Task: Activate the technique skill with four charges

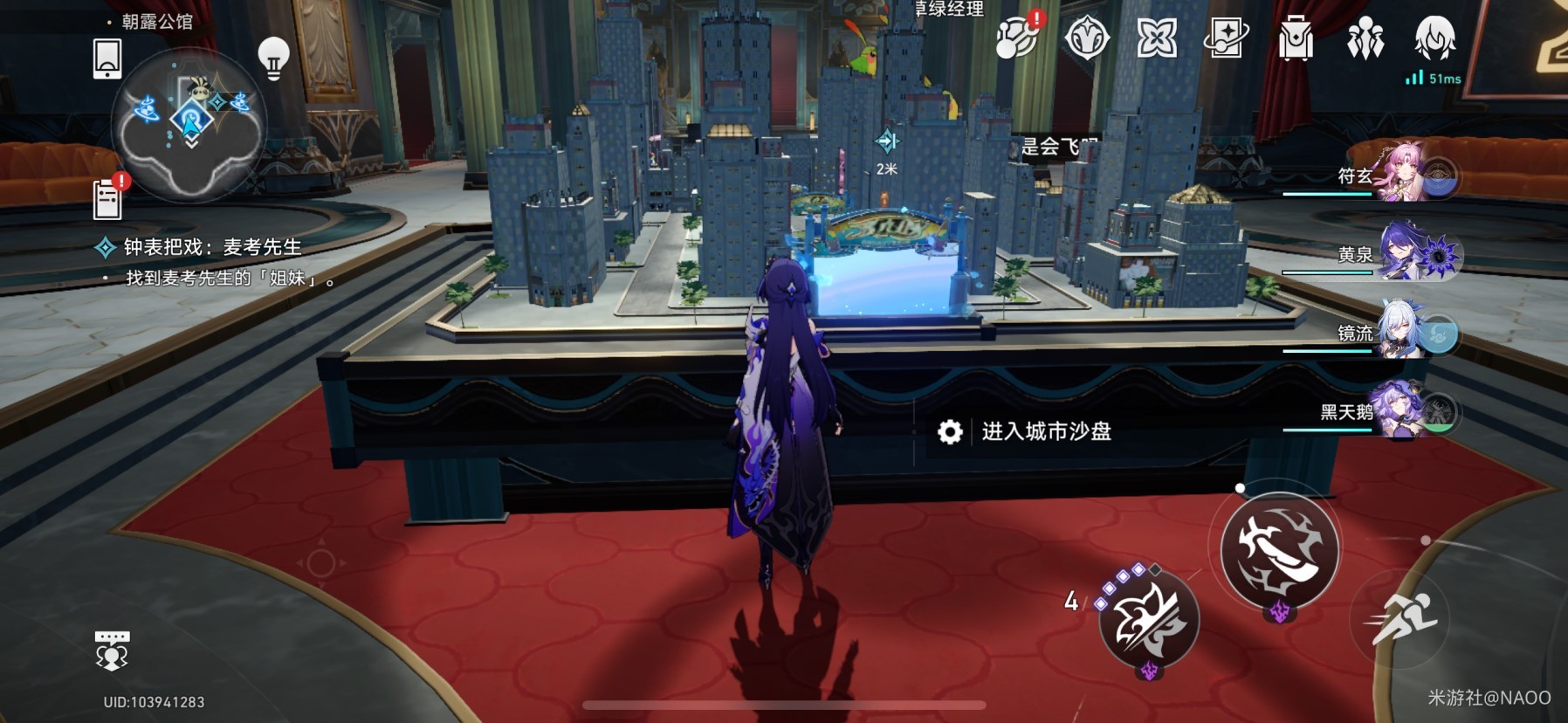Action: pos(1148,620)
